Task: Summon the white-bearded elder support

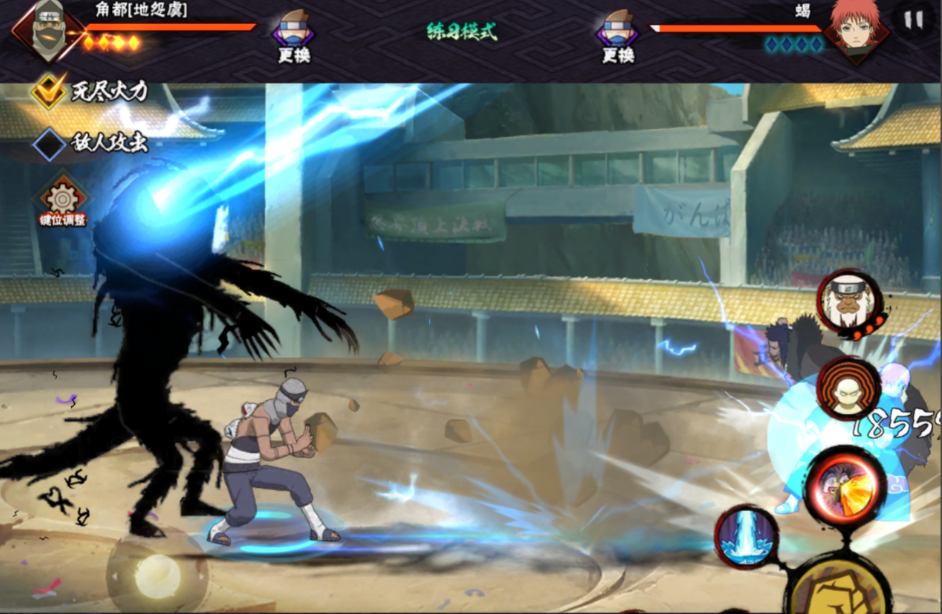Action: [x=849, y=299]
